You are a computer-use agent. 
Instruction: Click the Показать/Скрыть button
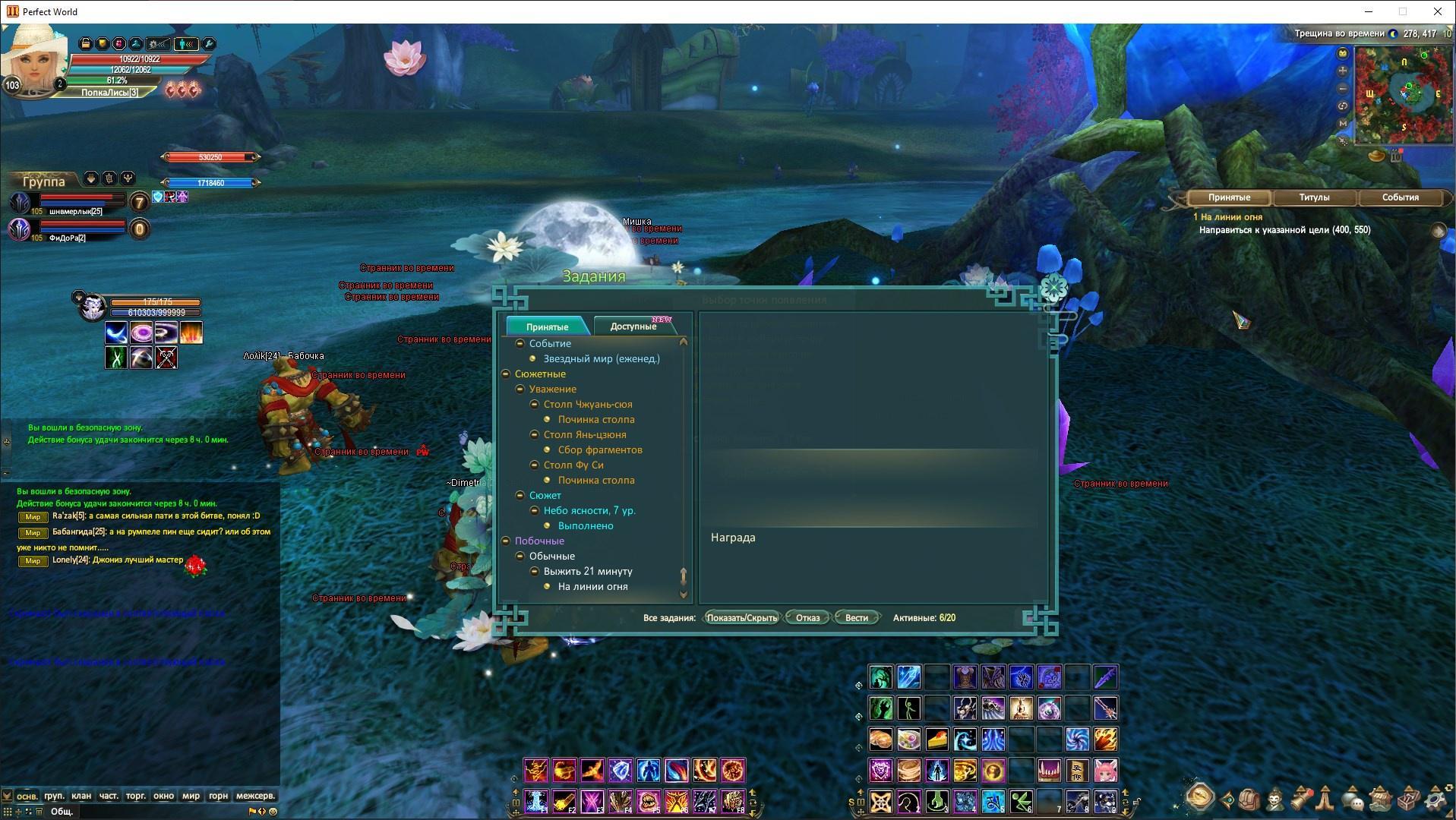point(741,617)
